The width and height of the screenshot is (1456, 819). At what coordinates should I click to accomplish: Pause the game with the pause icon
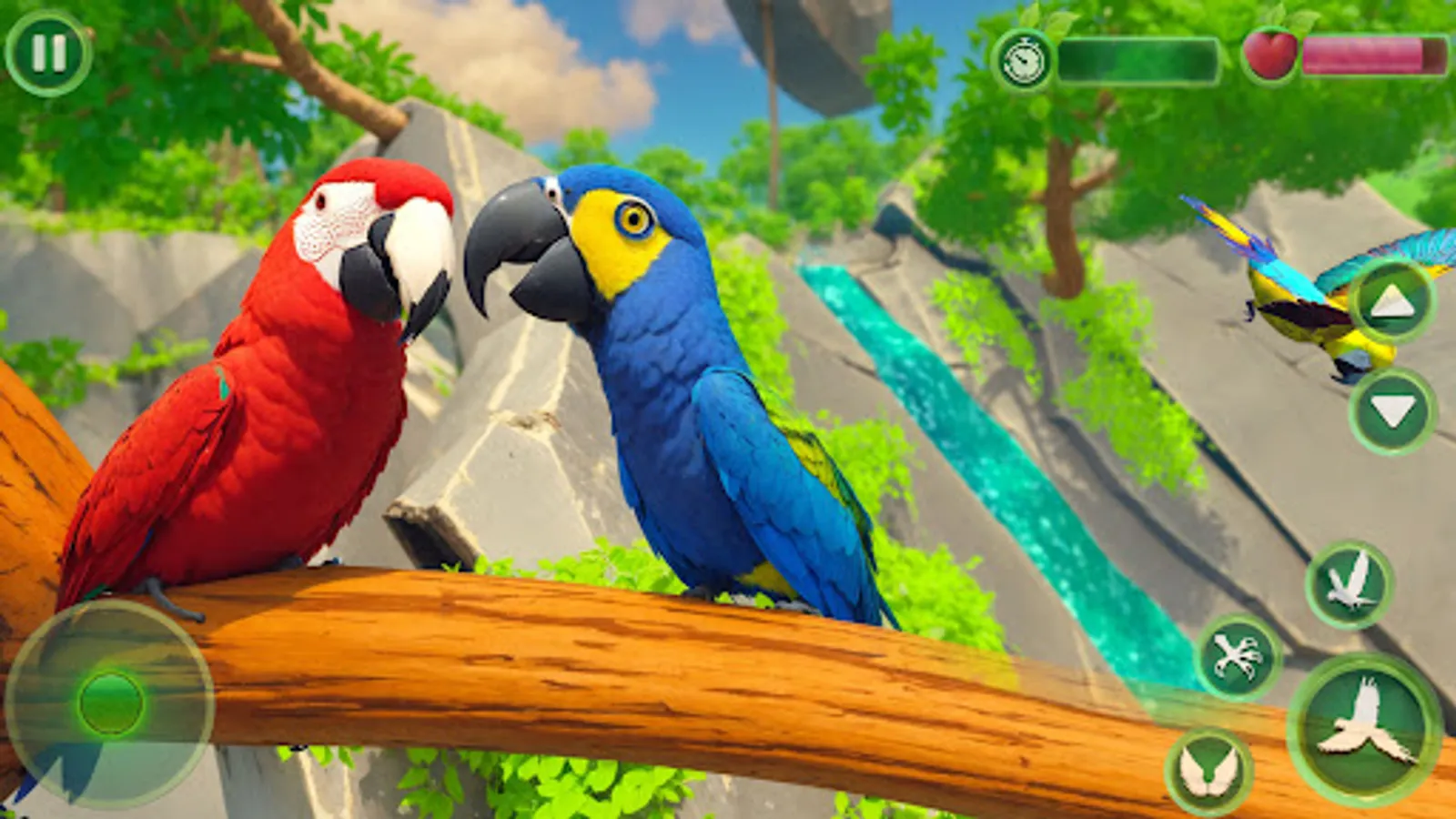click(50, 55)
